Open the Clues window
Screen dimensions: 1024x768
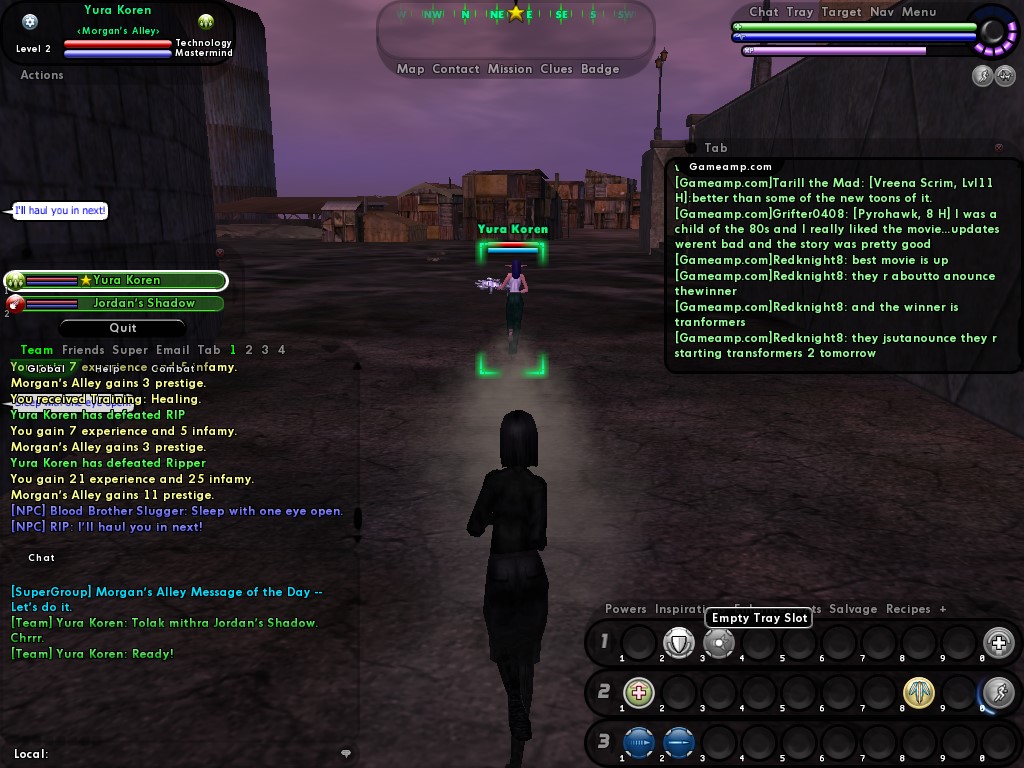[x=556, y=69]
